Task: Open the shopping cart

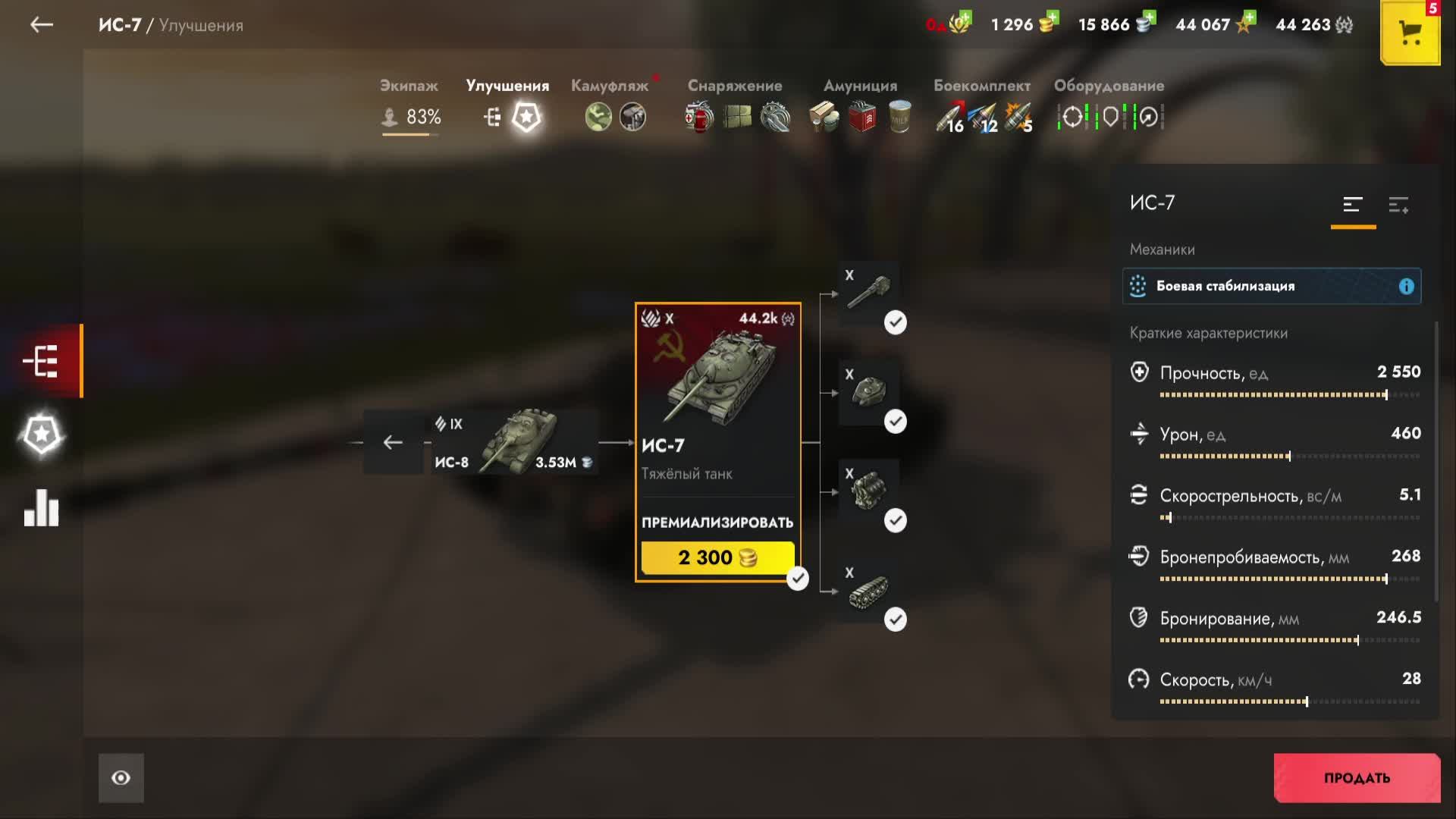Action: [x=1410, y=33]
